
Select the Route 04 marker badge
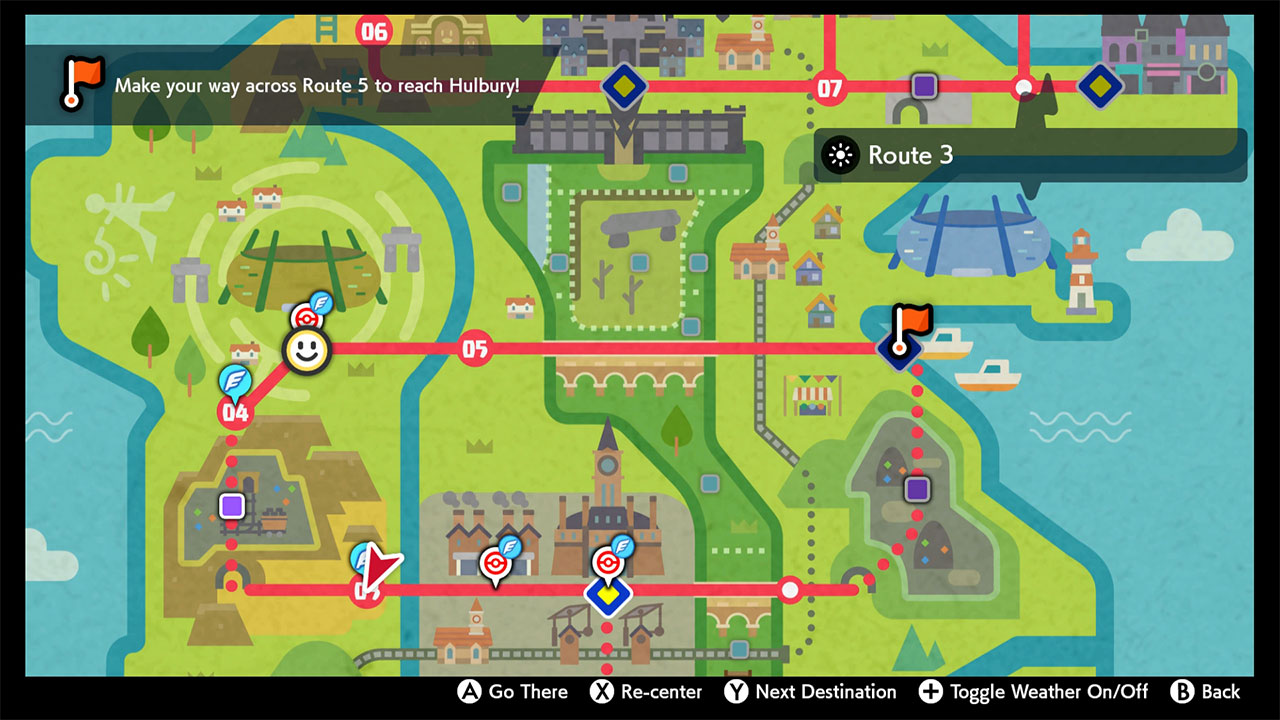[235, 410]
